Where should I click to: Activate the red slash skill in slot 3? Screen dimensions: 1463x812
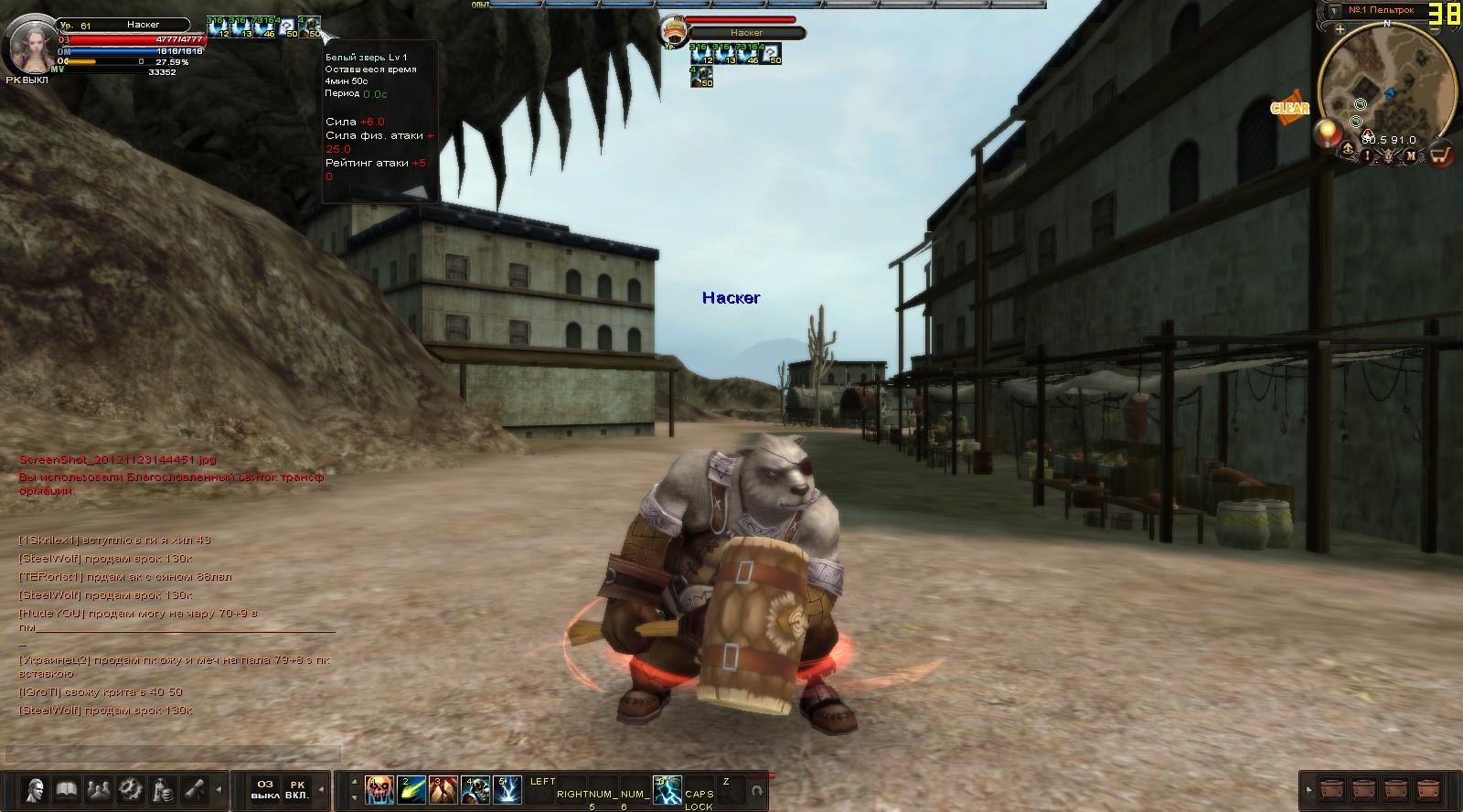pyautogui.click(x=443, y=789)
